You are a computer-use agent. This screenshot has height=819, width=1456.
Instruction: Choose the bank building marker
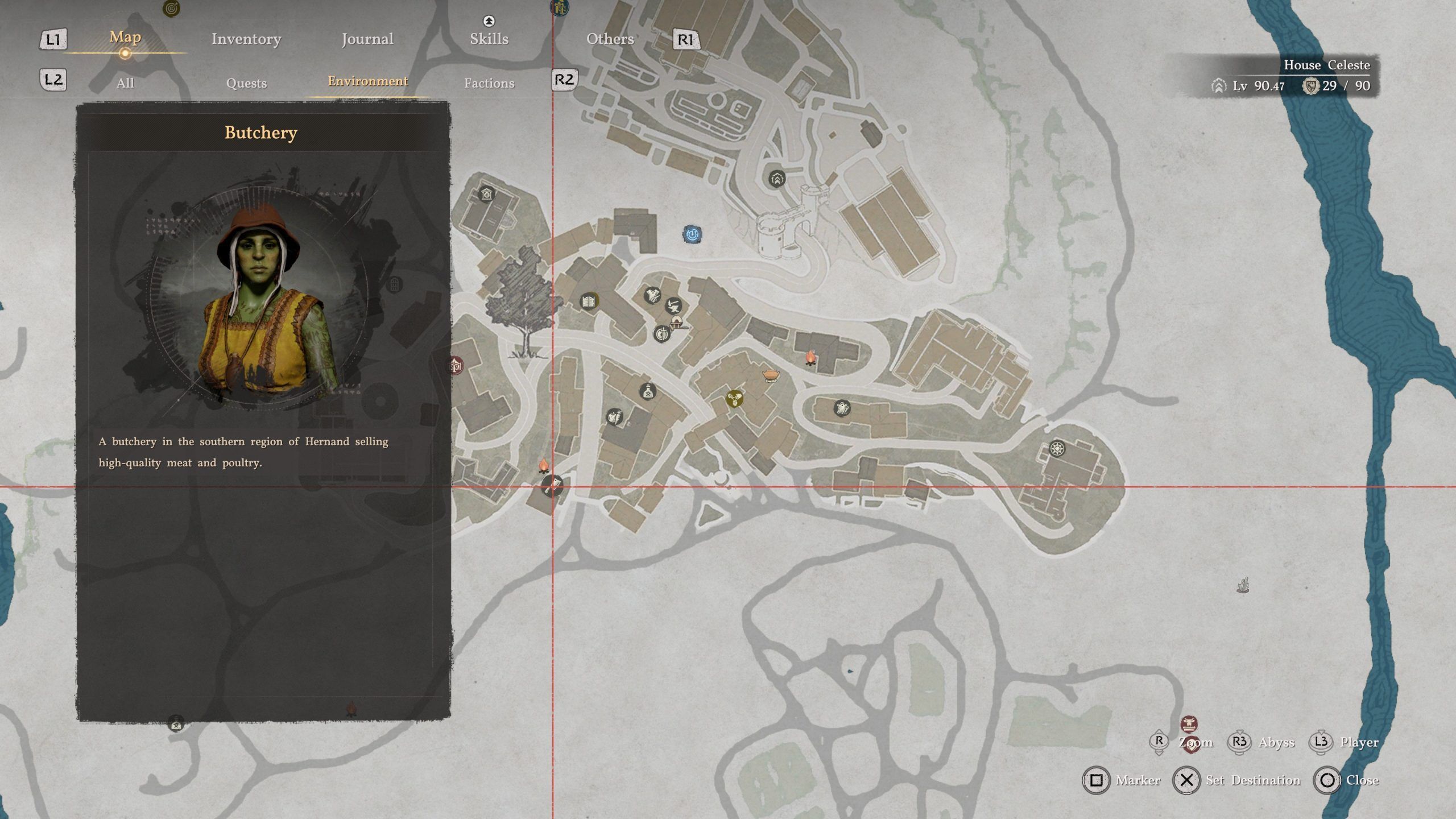click(486, 195)
